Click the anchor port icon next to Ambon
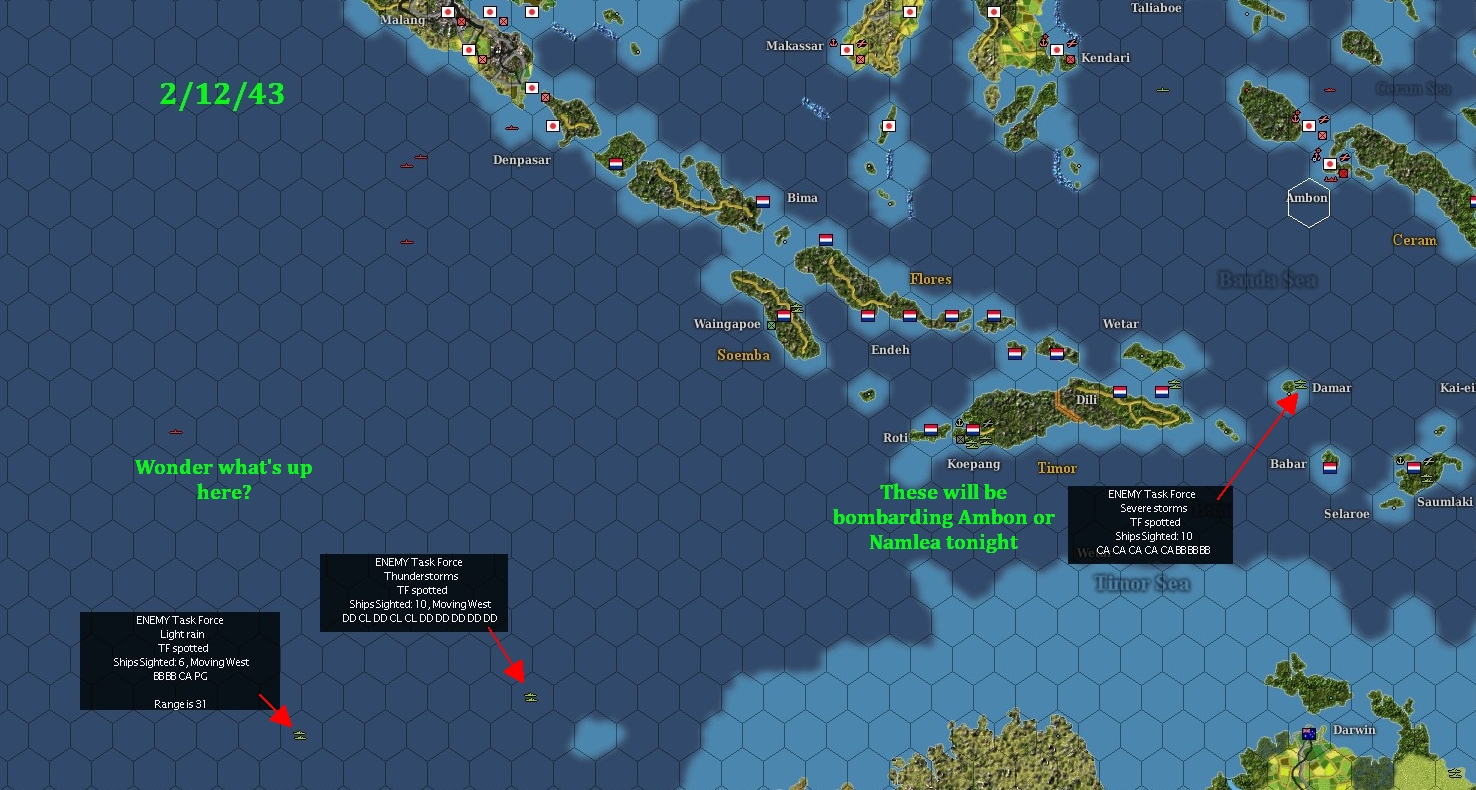Viewport: 1476px width, 790px height. 1318,154
